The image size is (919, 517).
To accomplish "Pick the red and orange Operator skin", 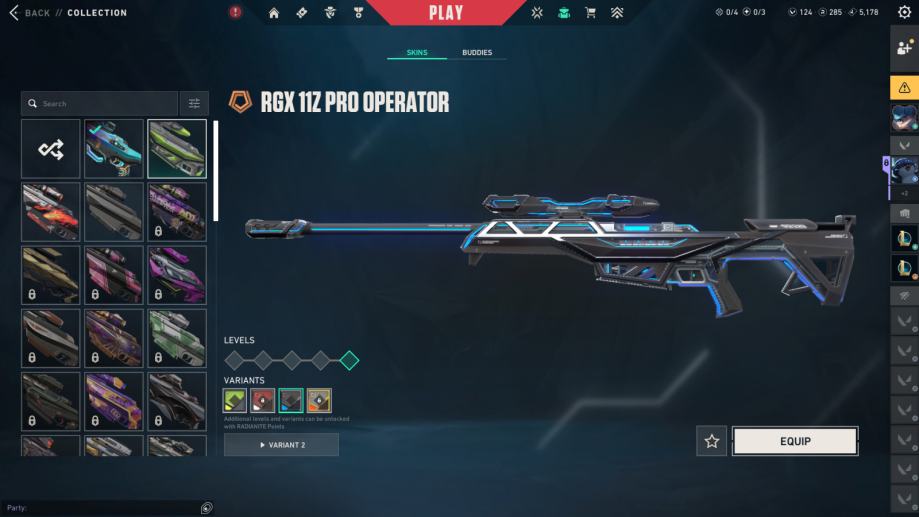I will tap(51, 211).
